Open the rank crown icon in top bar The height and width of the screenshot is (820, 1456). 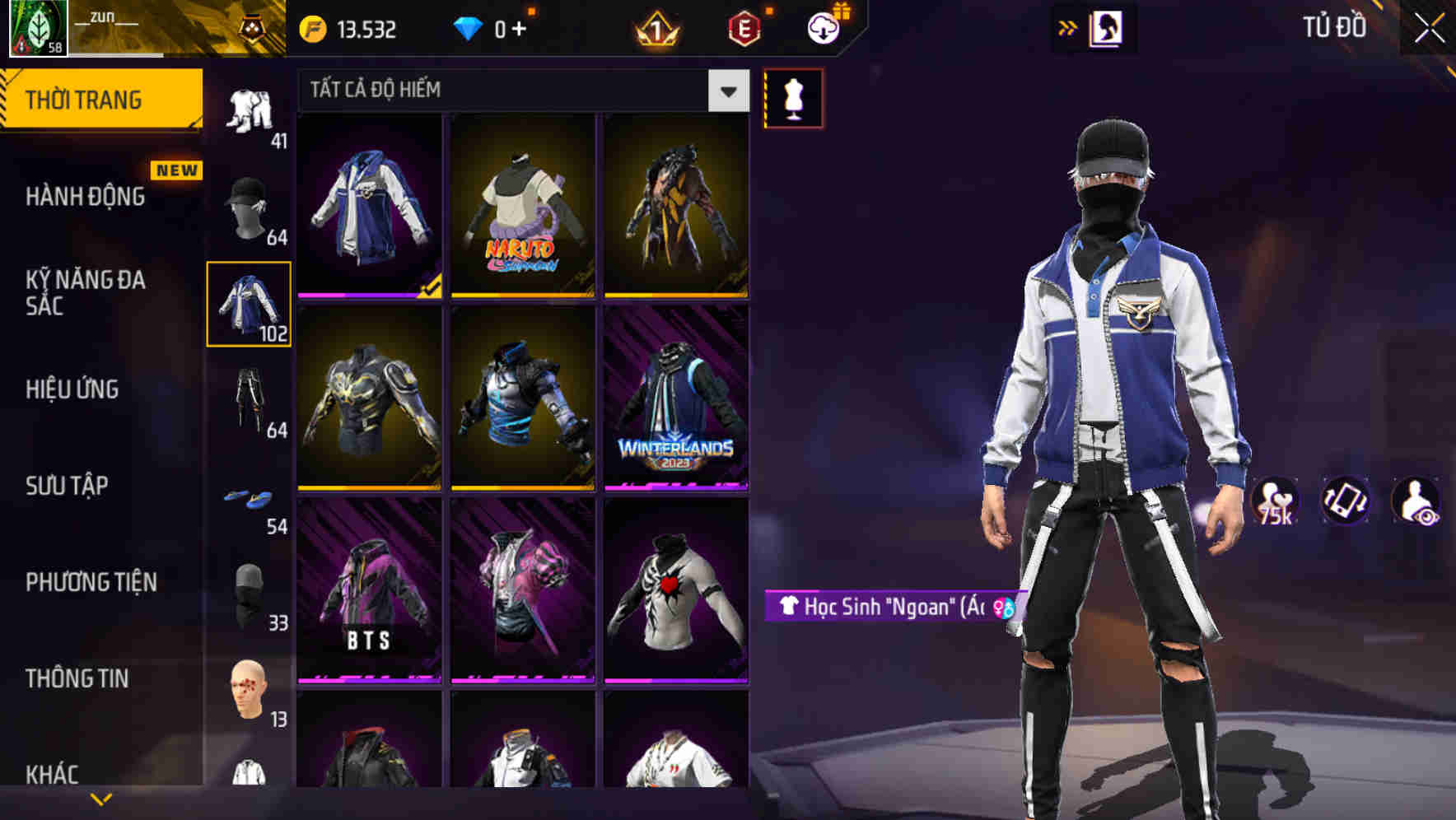tap(653, 30)
